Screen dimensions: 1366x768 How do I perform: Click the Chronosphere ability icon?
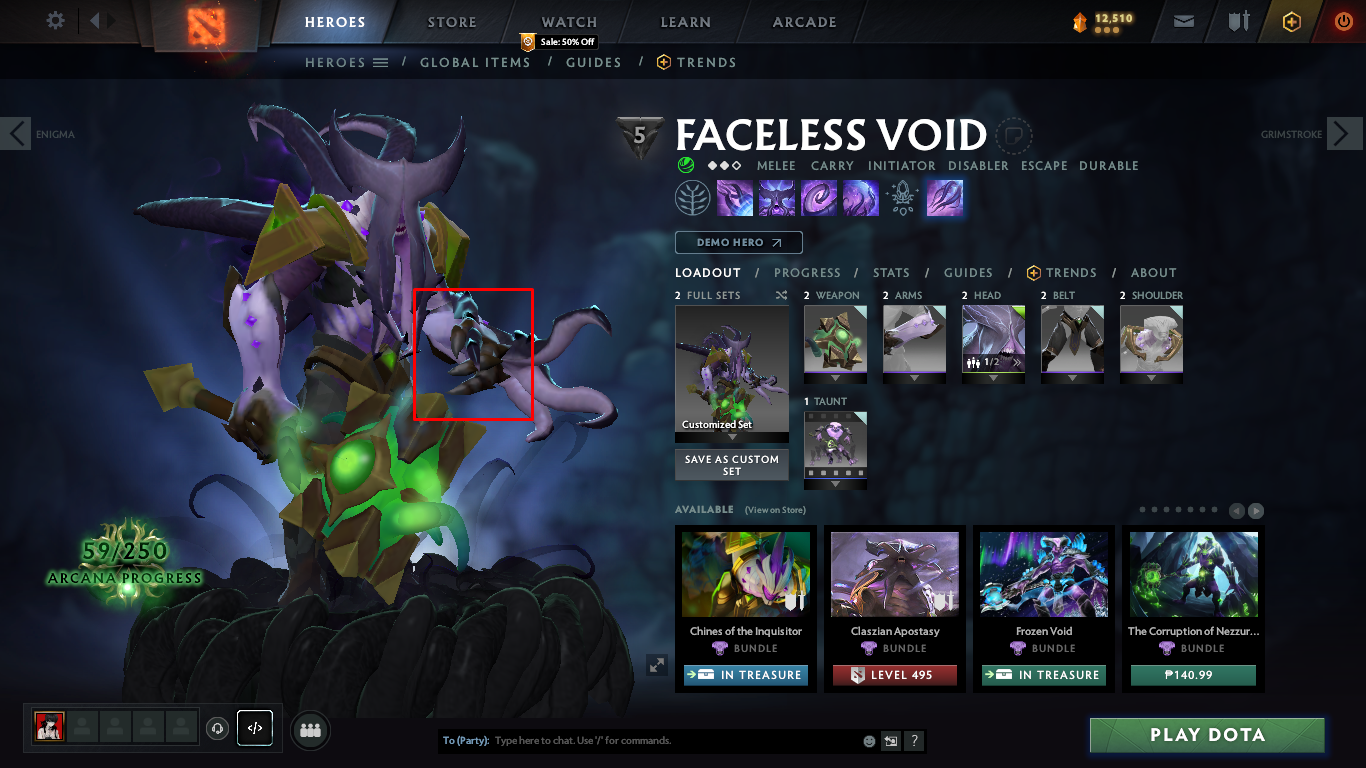click(862, 197)
